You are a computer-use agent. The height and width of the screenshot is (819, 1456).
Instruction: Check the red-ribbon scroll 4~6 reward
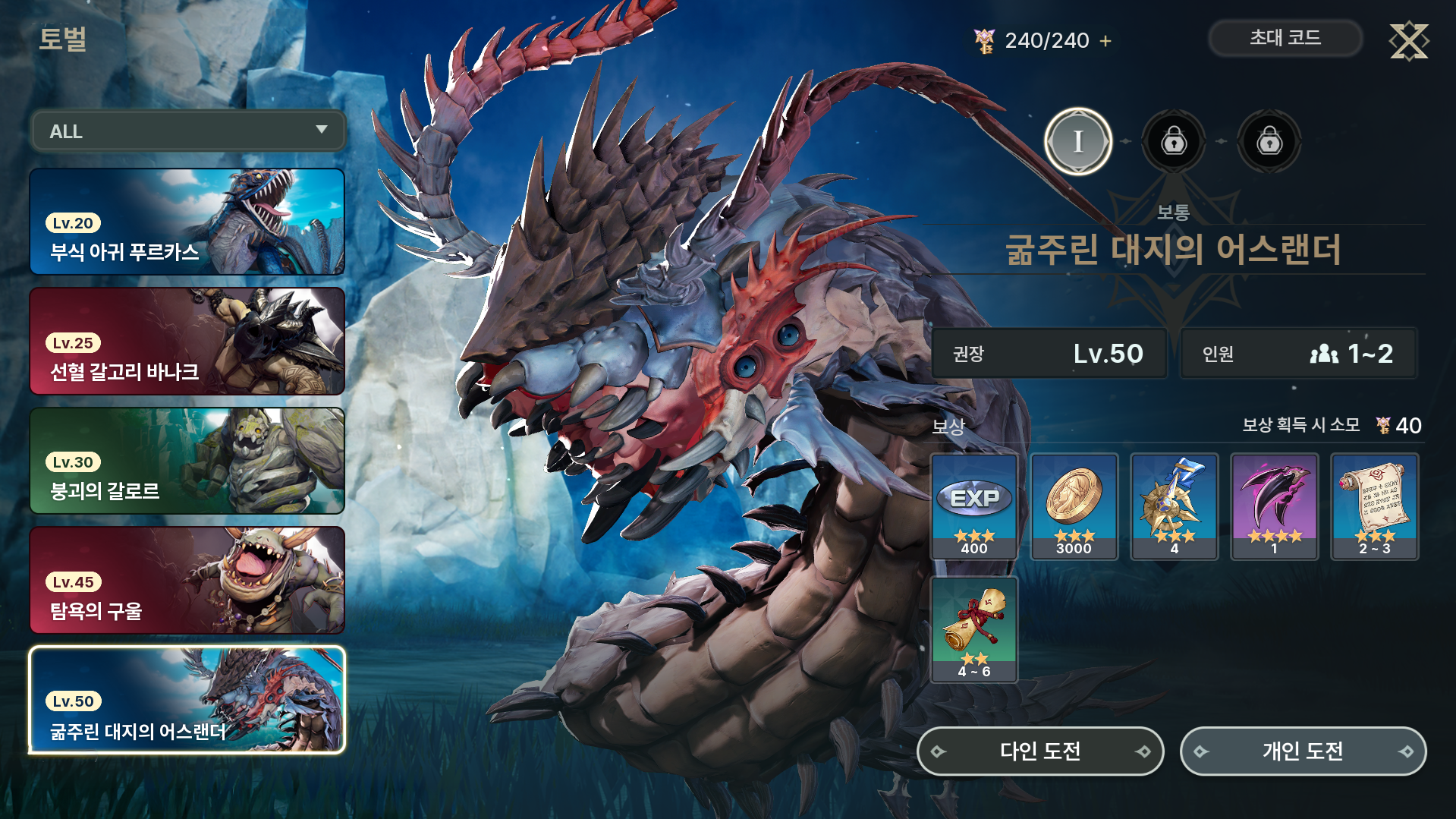(x=974, y=629)
